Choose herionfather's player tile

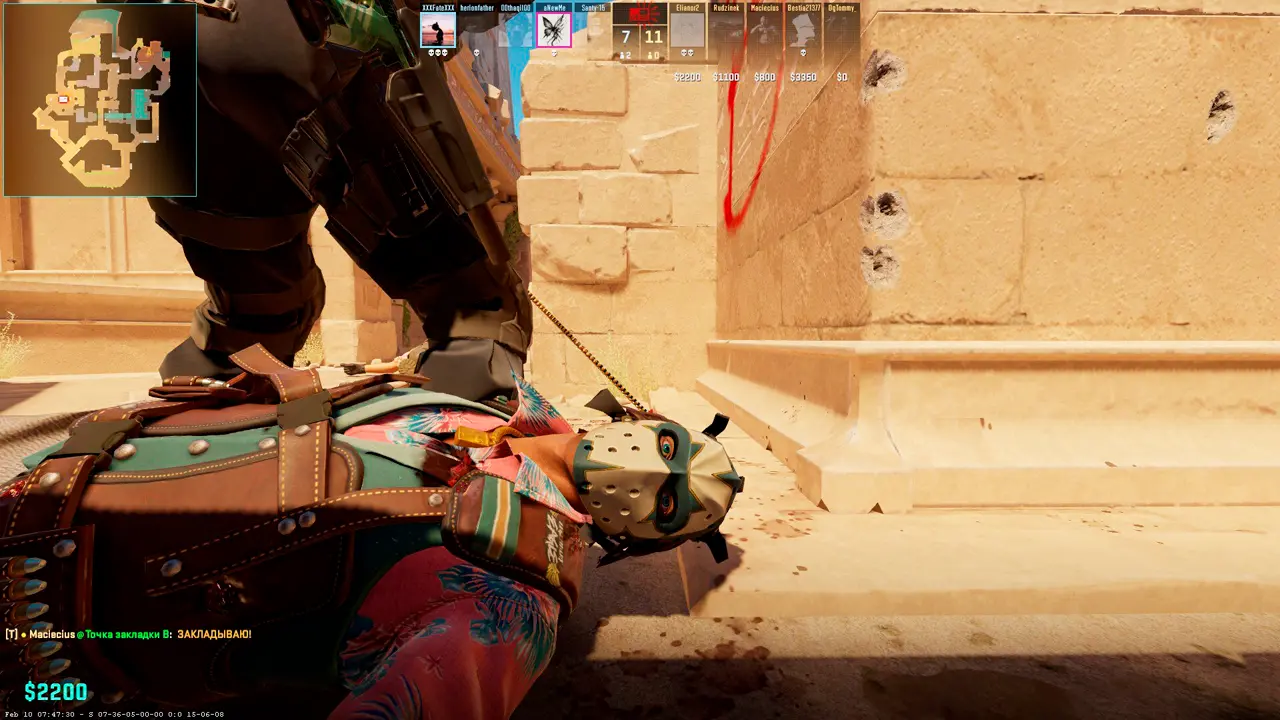(477, 30)
